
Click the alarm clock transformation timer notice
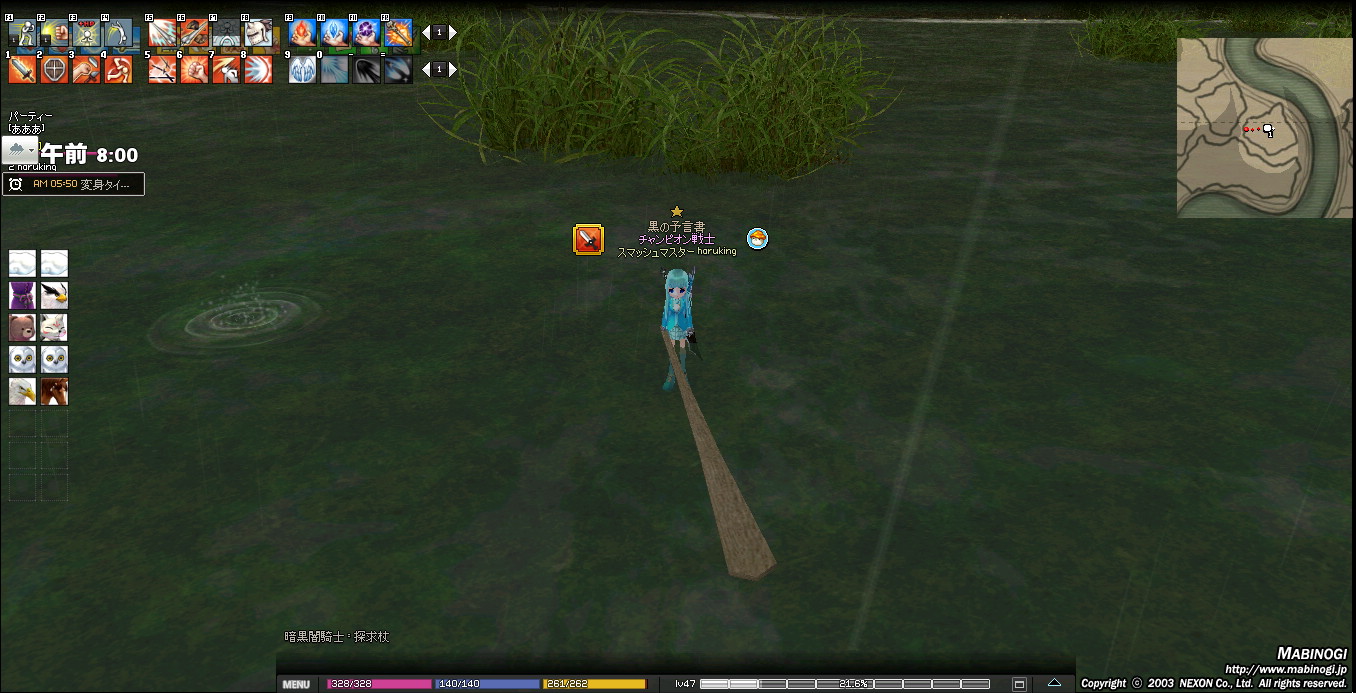pyautogui.click(x=73, y=184)
